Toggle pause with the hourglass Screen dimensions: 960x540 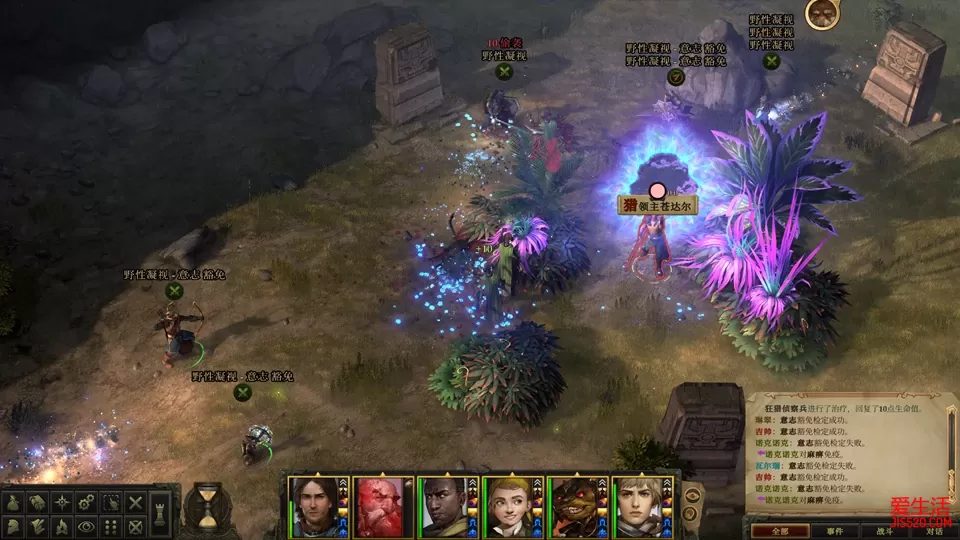coord(207,507)
